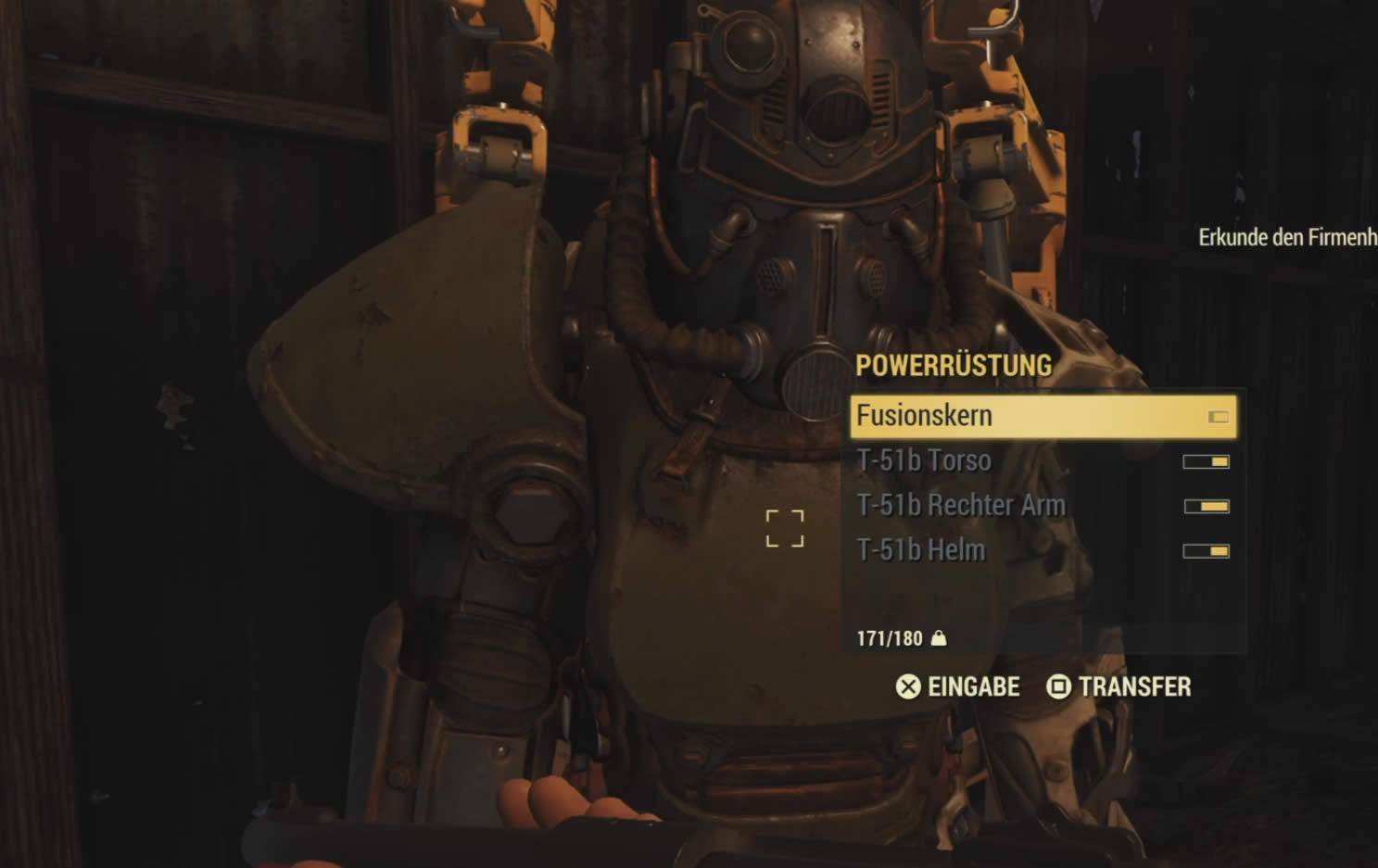The image size is (1378, 868).
Task: Open the Erkunde den Firmenh quest tracker
Action: 1286,237
